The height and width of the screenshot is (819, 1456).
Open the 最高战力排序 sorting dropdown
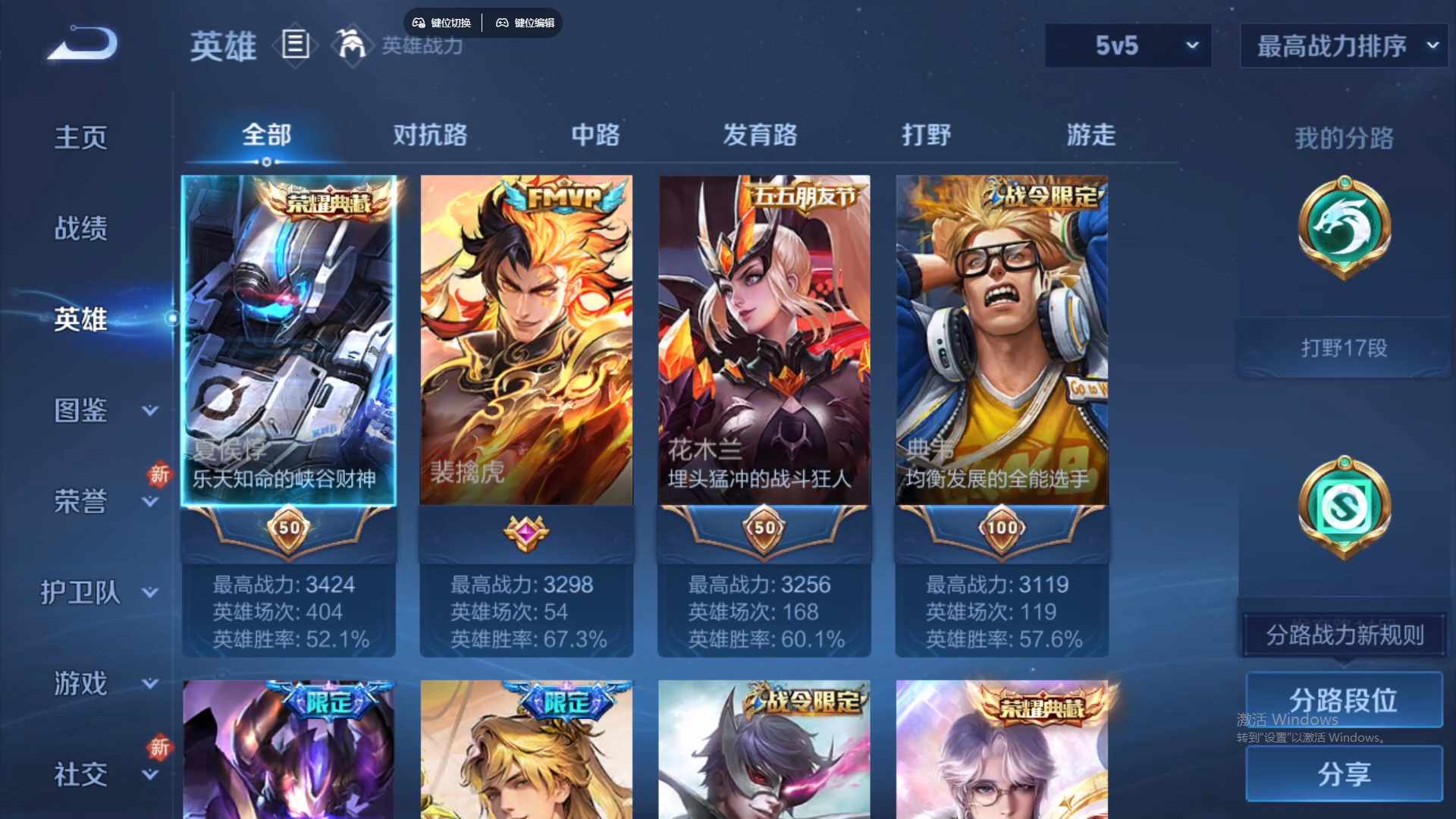(x=1342, y=45)
